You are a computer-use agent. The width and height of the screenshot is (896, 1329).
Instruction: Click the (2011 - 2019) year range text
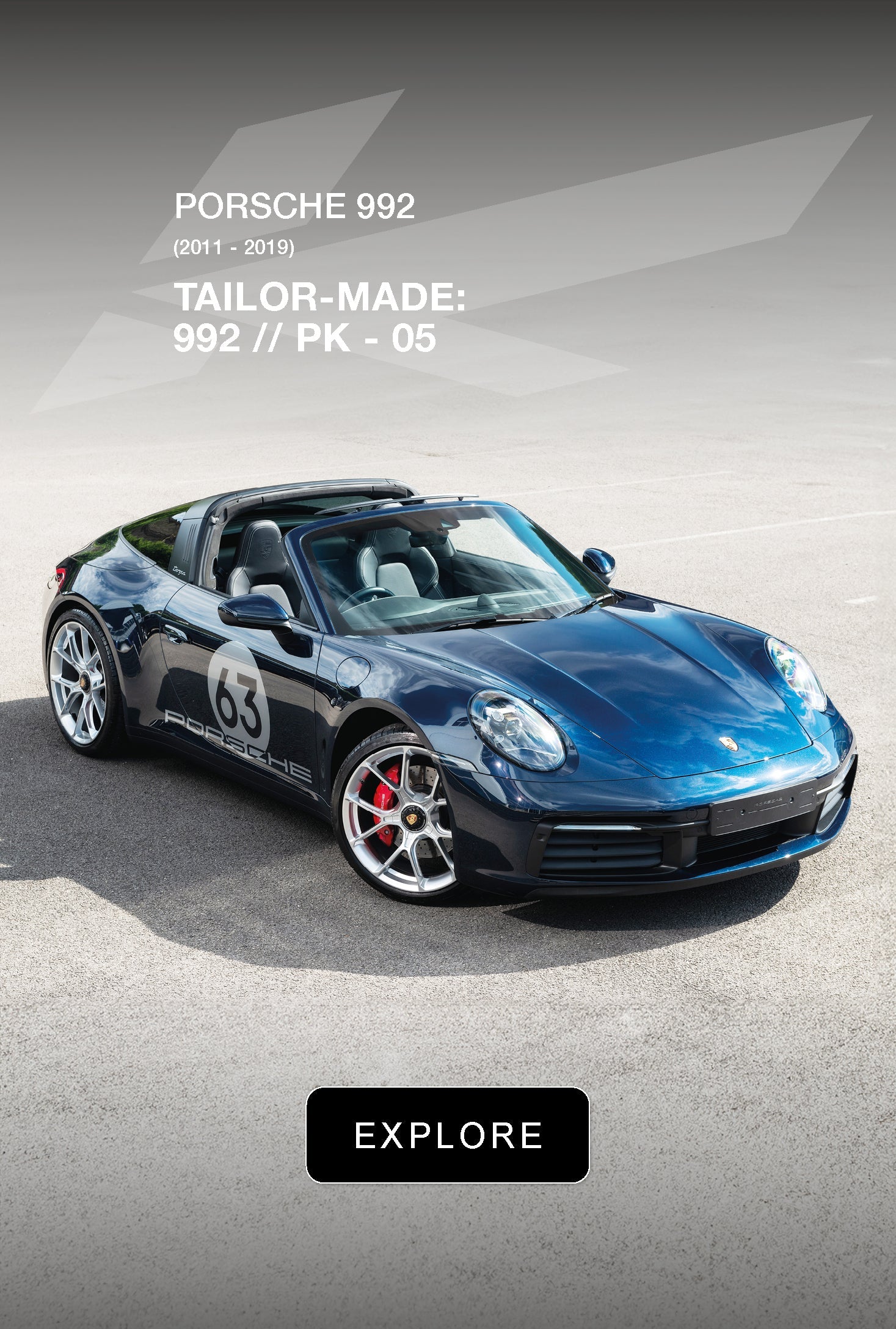point(235,247)
